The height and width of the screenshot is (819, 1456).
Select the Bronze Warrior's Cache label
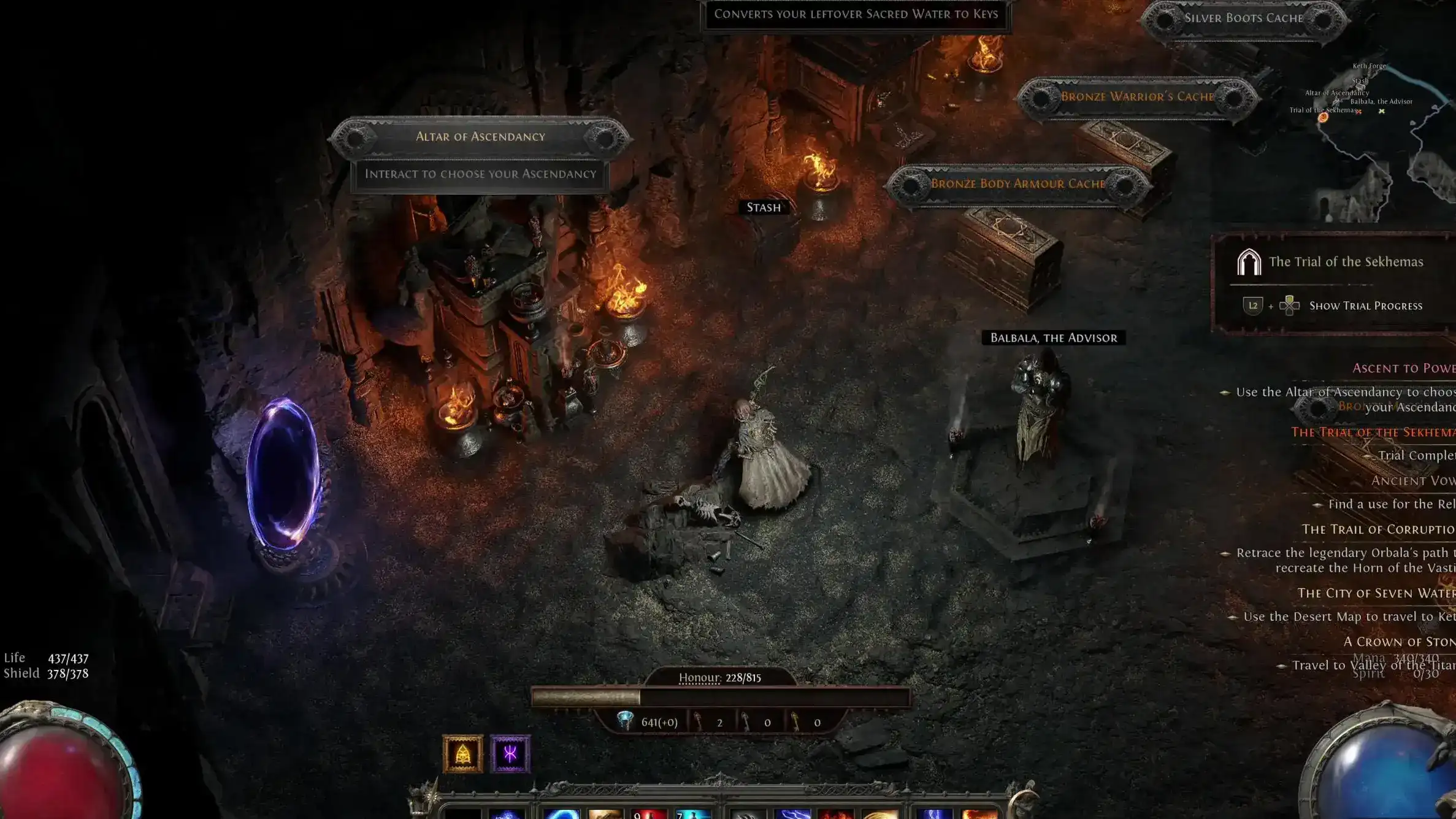1137,97
